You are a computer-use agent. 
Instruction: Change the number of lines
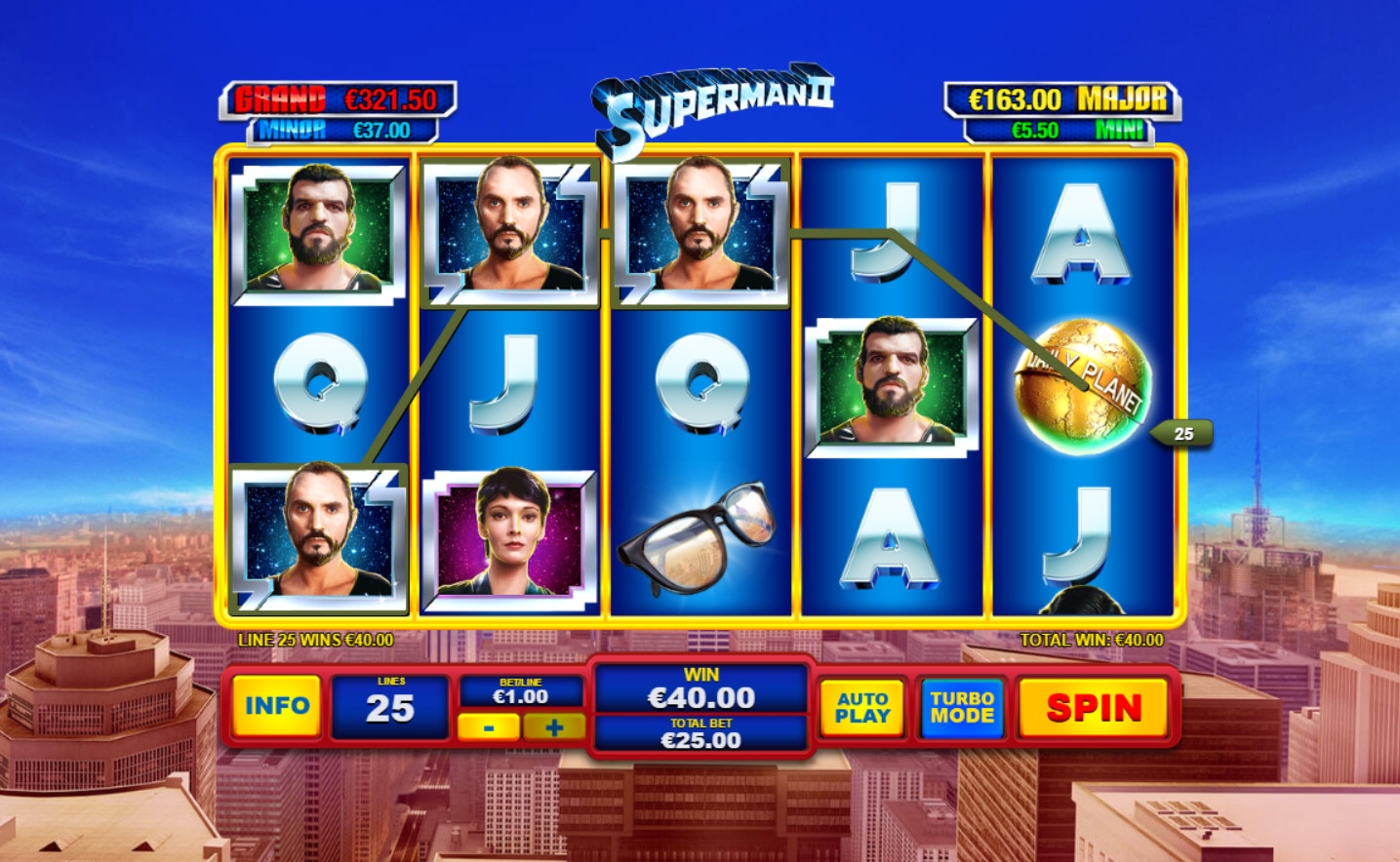(x=390, y=706)
